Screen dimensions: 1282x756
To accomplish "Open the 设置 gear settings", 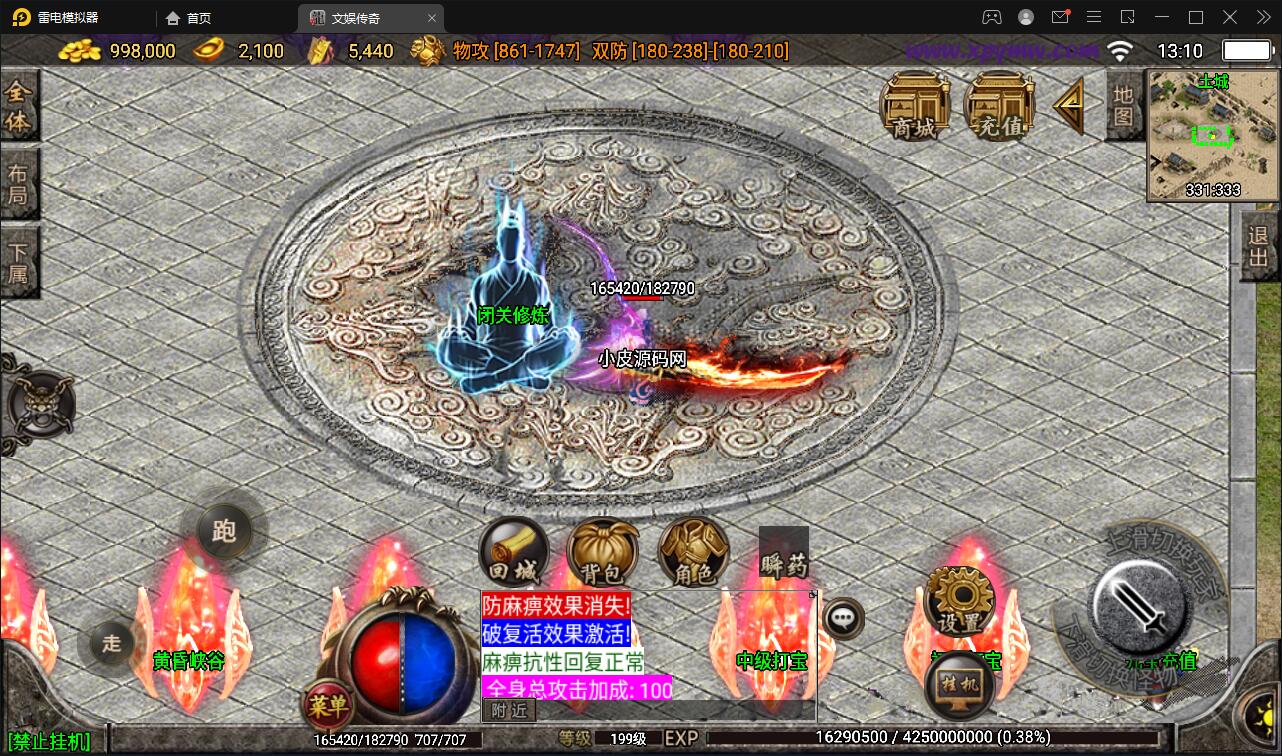I will pyautogui.click(x=960, y=600).
